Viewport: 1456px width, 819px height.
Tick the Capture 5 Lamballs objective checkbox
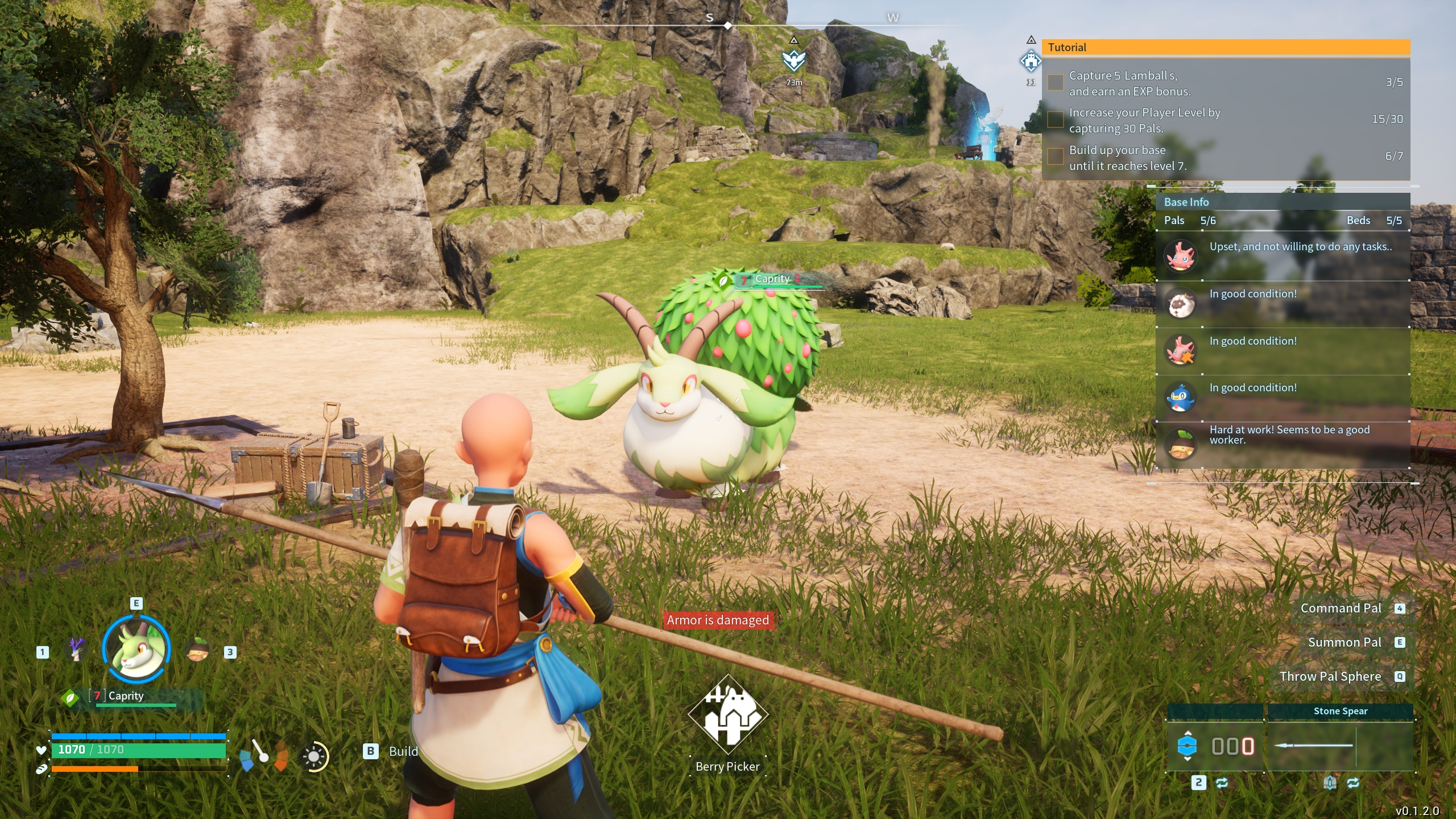tap(1056, 82)
